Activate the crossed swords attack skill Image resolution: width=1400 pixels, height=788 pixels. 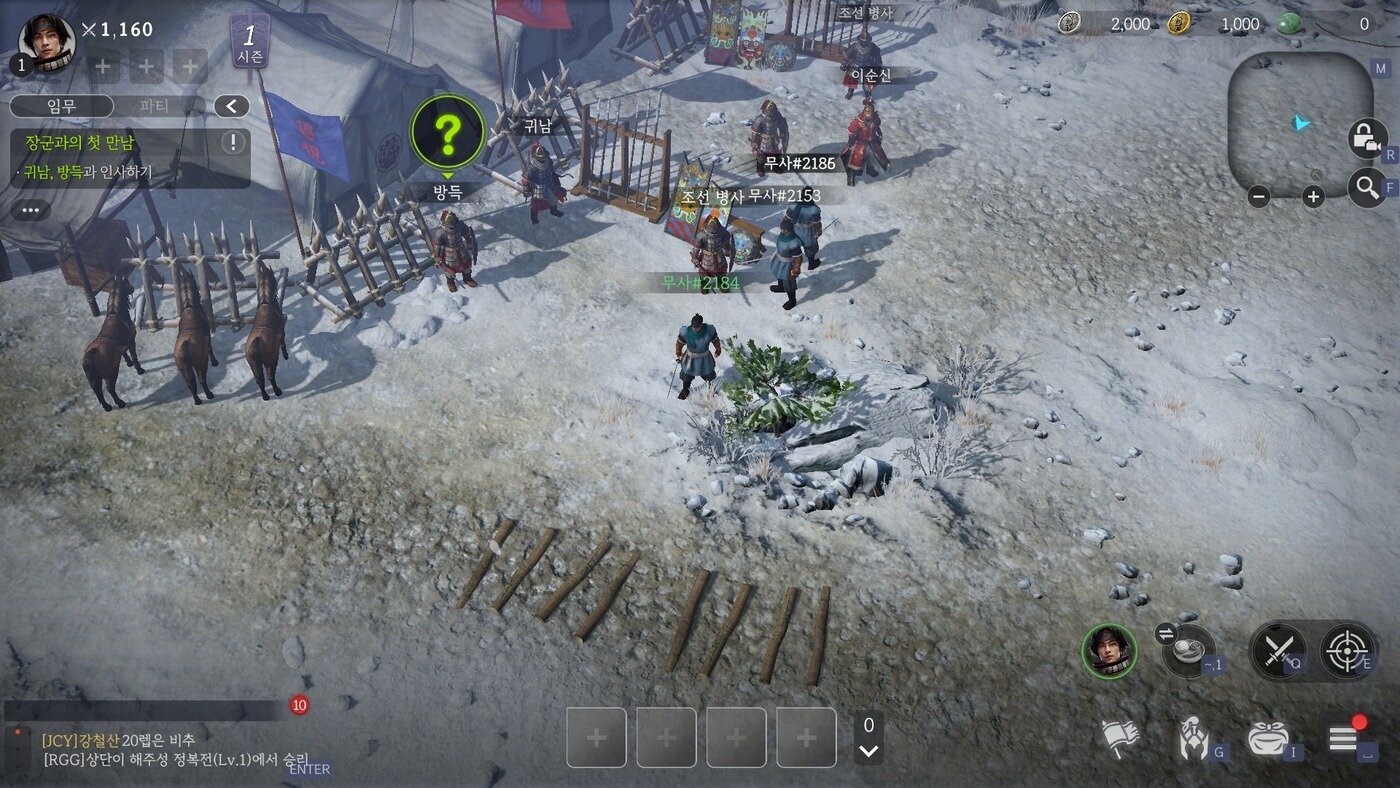(x=1277, y=651)
